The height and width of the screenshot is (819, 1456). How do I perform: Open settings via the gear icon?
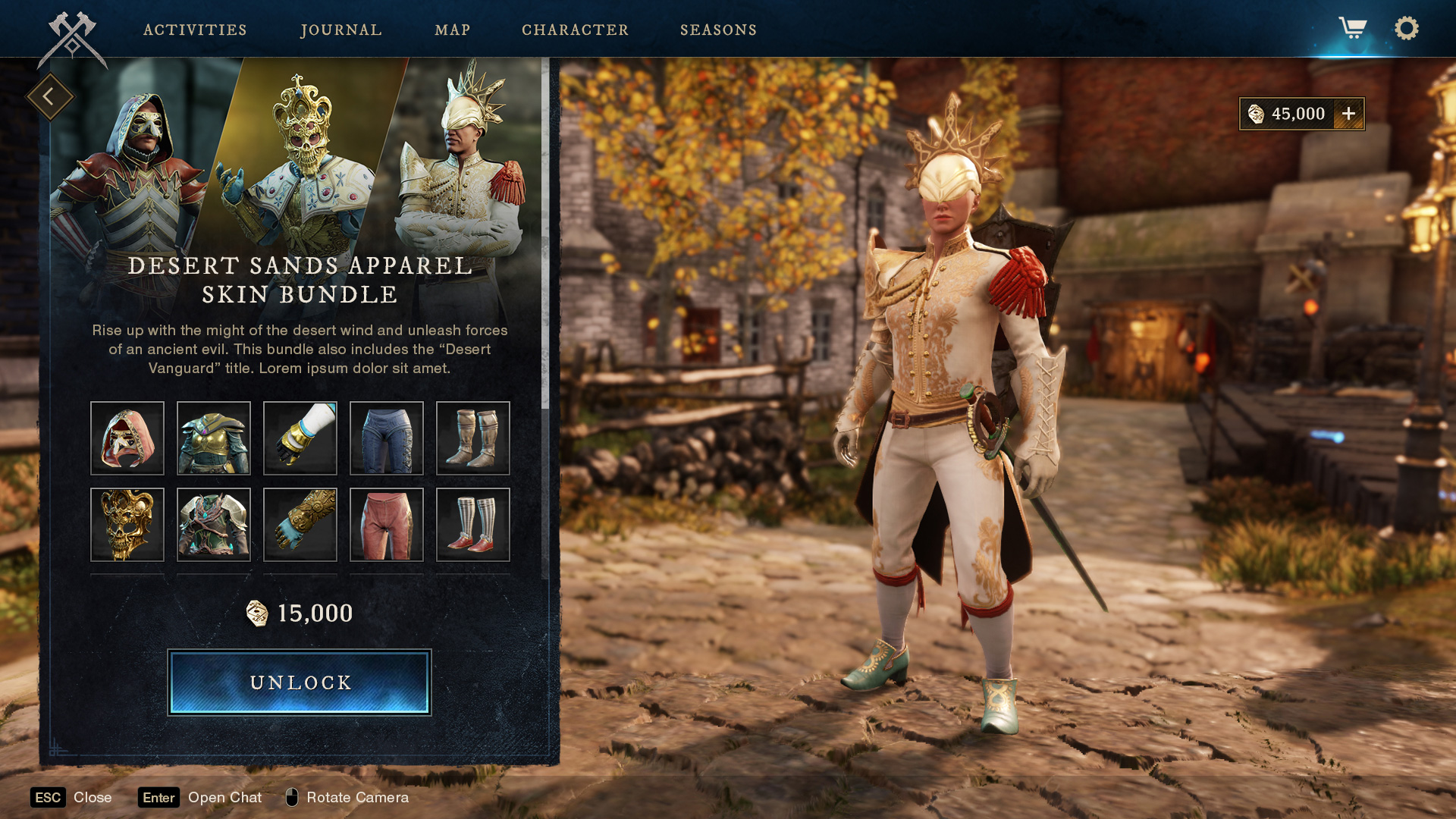[1406, 29]
